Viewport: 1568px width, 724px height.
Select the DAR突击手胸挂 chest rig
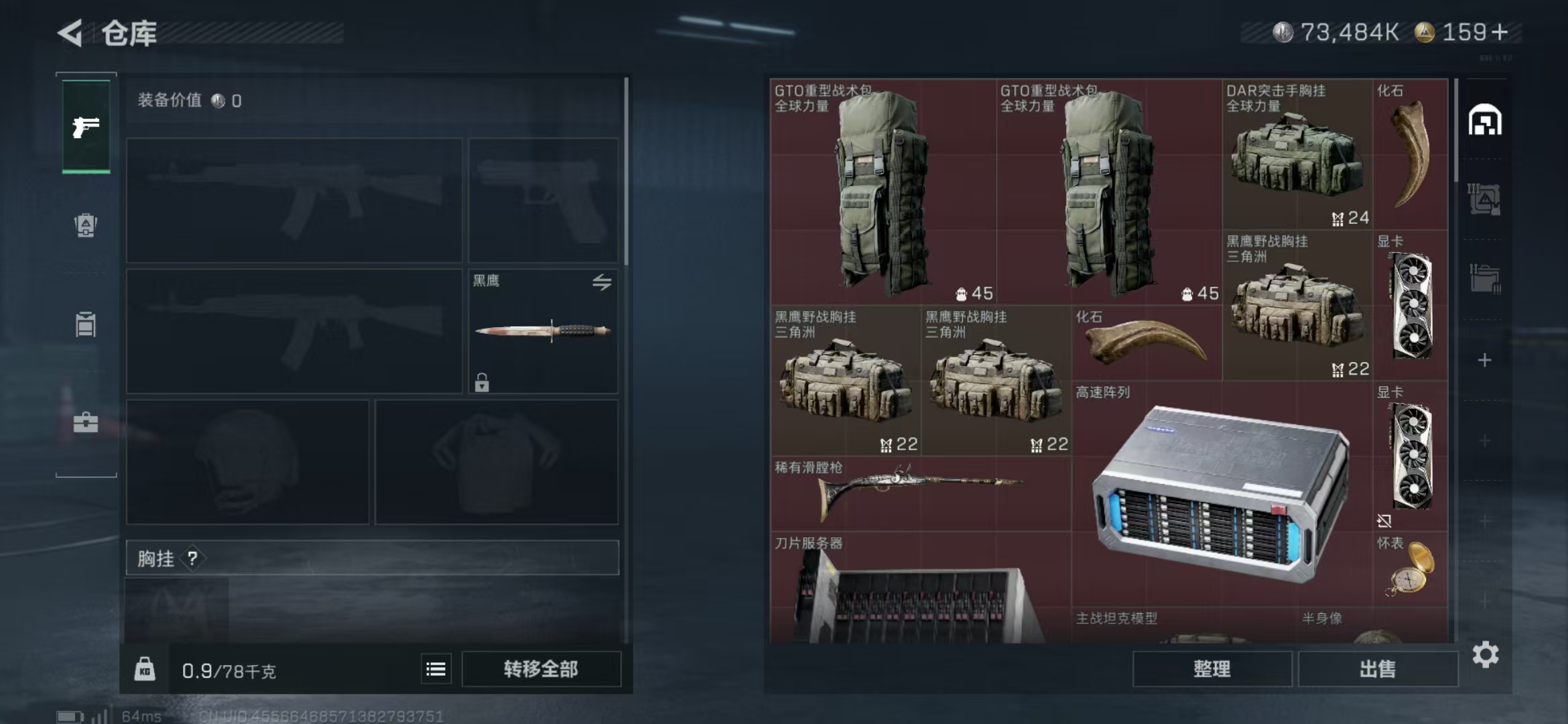pos(1297,156)
